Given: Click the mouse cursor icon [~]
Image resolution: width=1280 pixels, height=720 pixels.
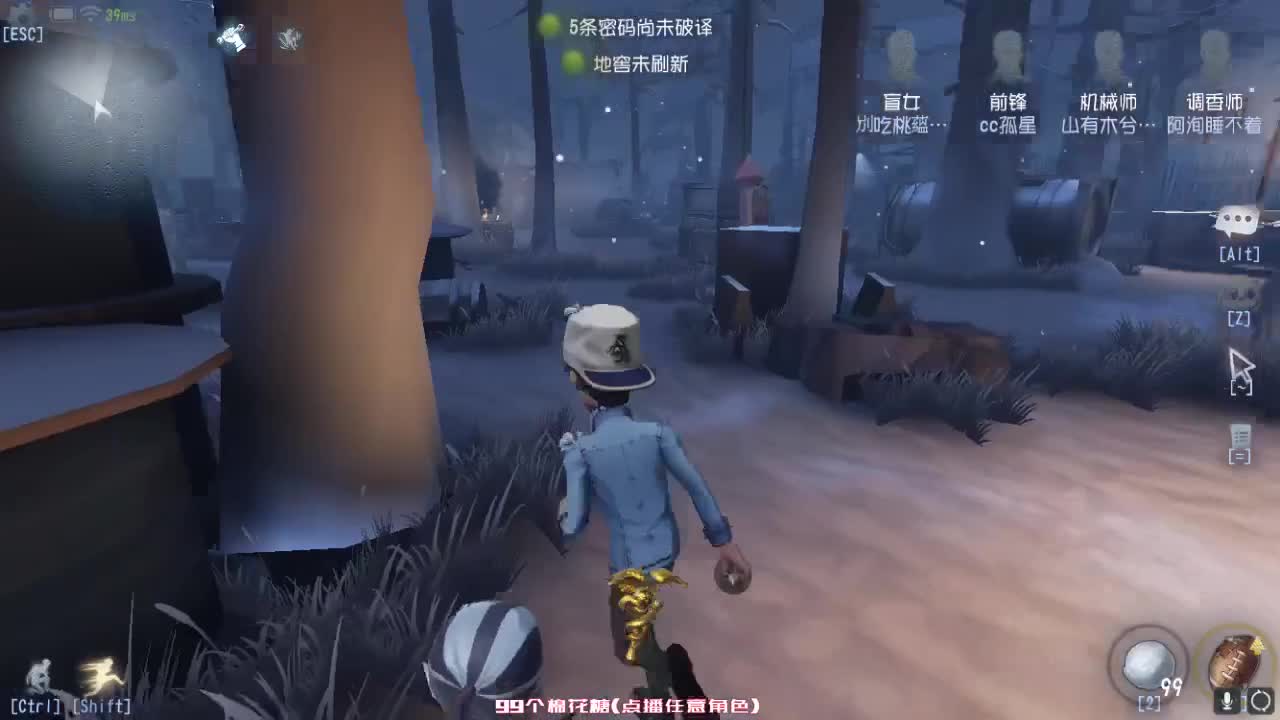Looking at the screenshot, I should 1240,368.
